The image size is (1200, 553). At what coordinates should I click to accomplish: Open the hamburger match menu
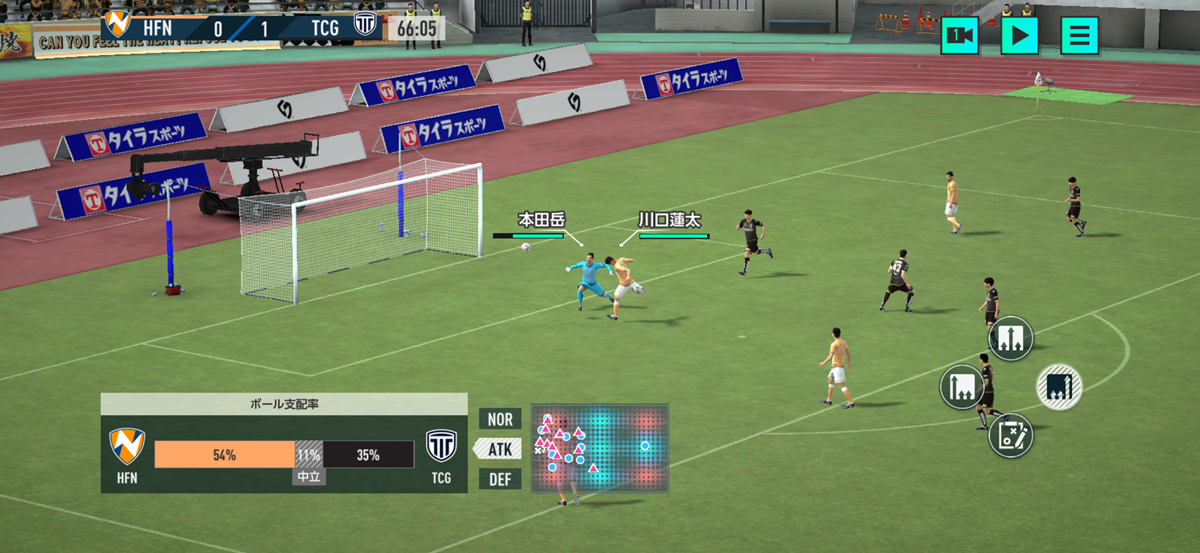click(1079, 36)
